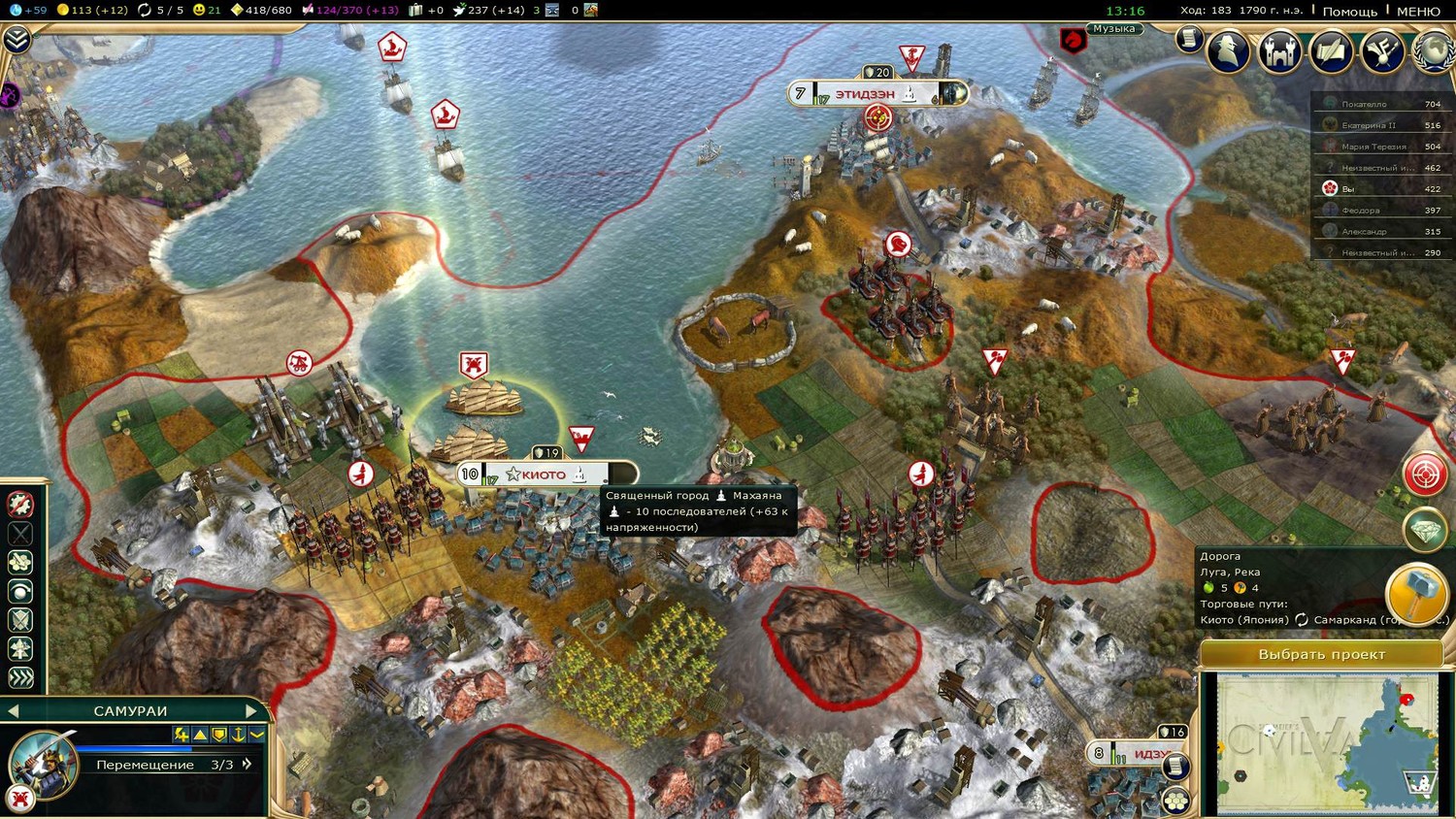1456x819 pixels.
Task: Select next unit with right arrow by САМУРАИ
Action: (x=251, y=711)
